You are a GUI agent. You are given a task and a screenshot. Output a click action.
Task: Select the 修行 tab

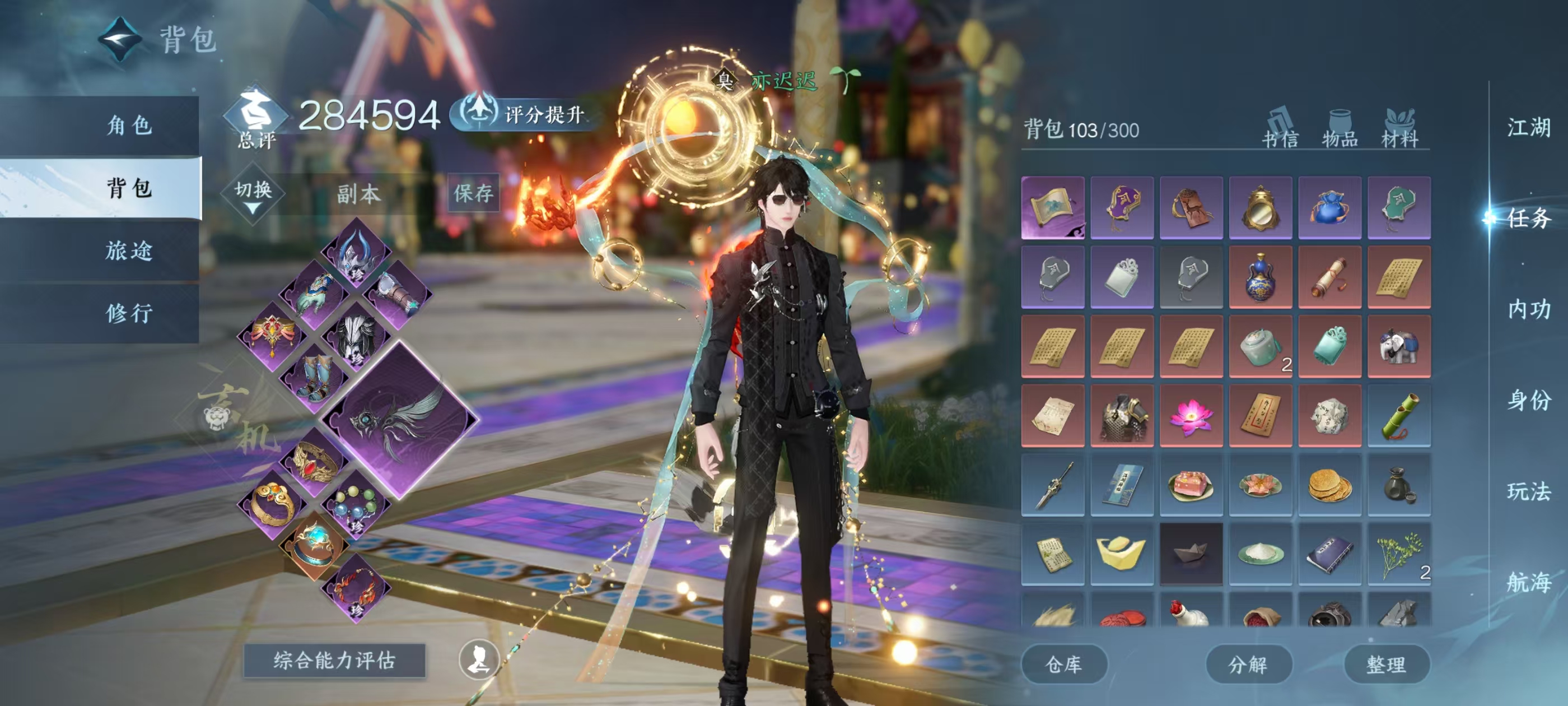tap(129, 314)
